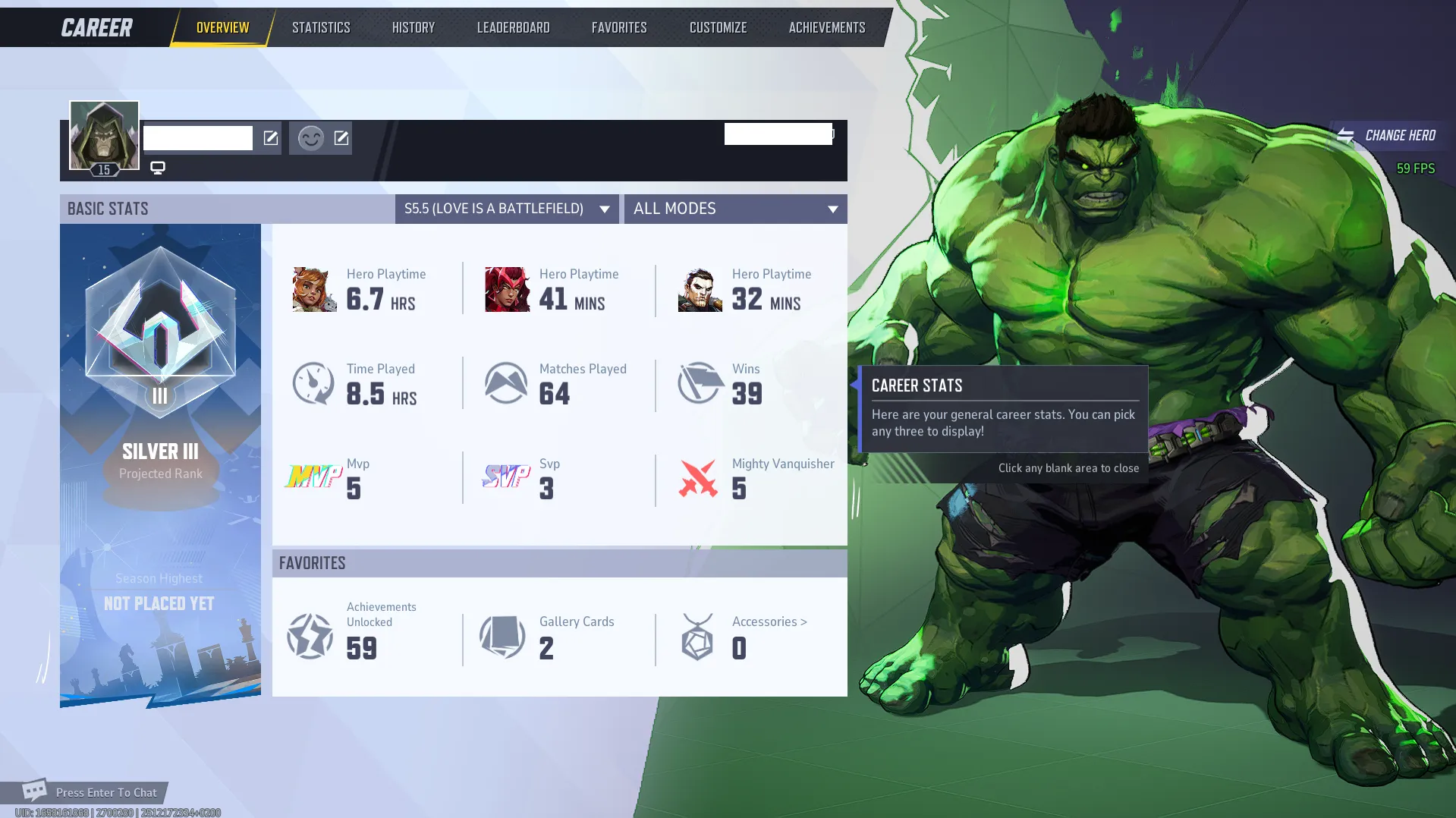
Task: Click the Doctor Doom profile avatar
Action: (104, 136)
